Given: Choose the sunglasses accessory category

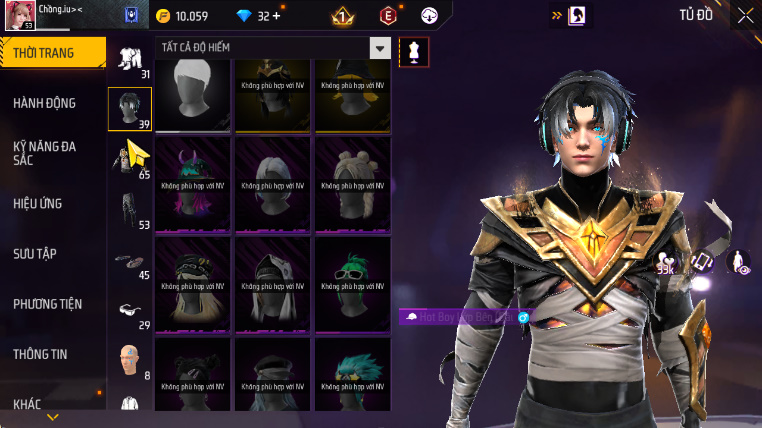Looking at the screenshot, I should click(x=130, y=310).
